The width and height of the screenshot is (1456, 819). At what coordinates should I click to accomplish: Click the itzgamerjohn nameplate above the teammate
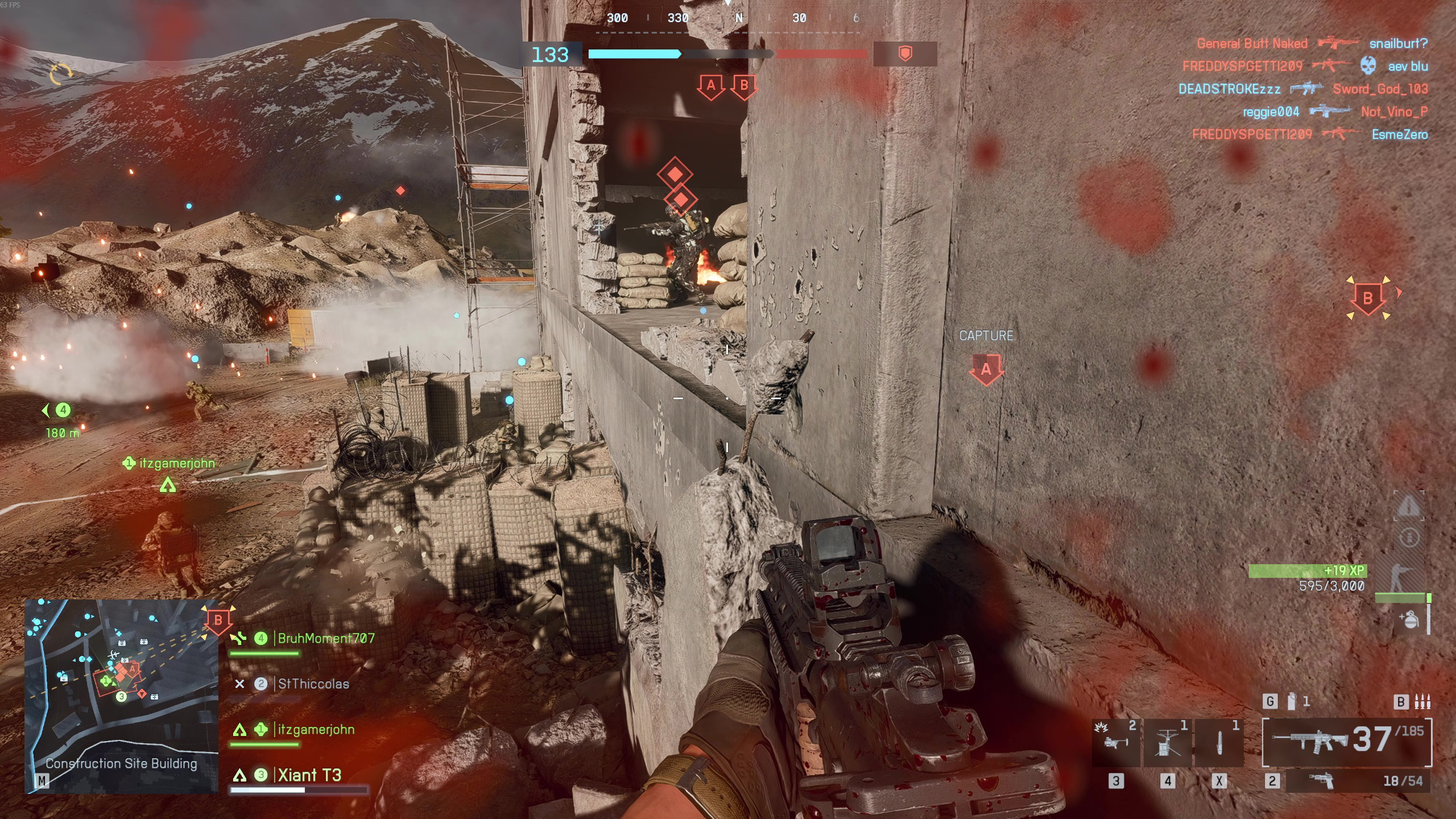[176, 463]
